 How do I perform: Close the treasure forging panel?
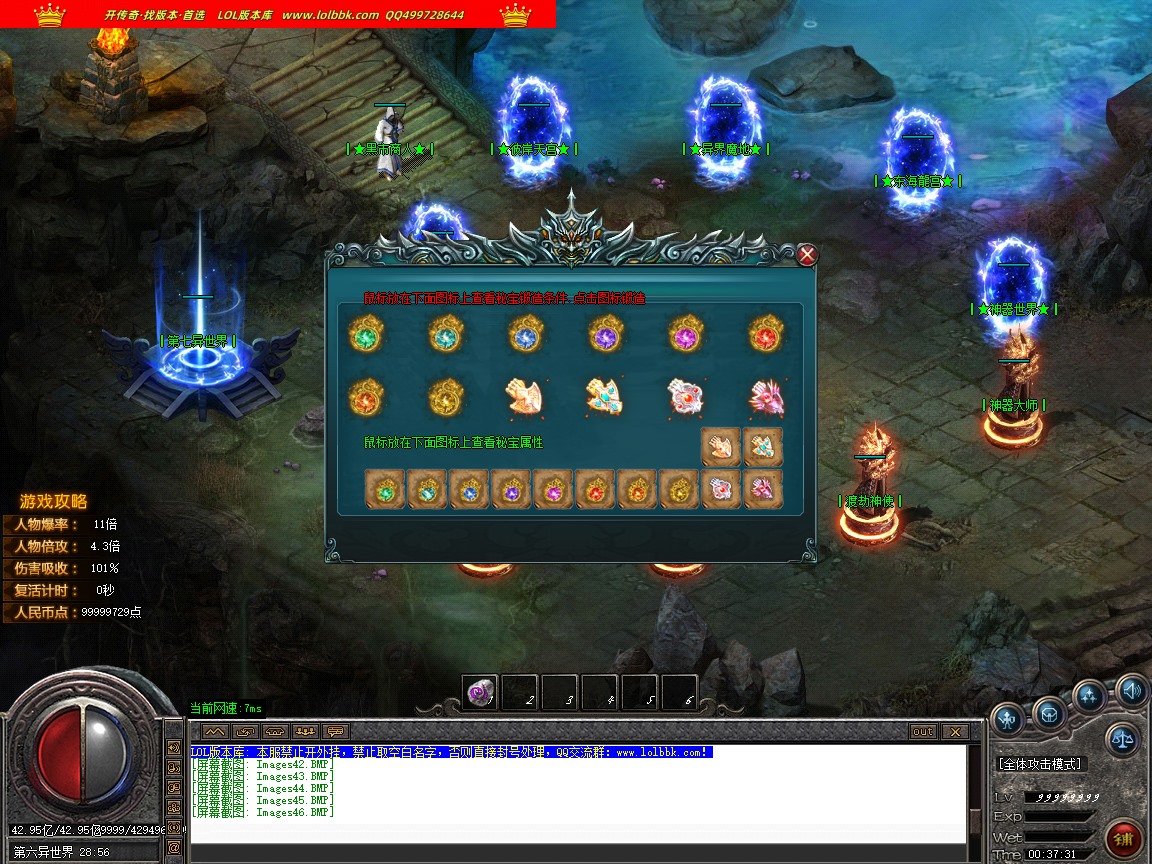[807, 255]
